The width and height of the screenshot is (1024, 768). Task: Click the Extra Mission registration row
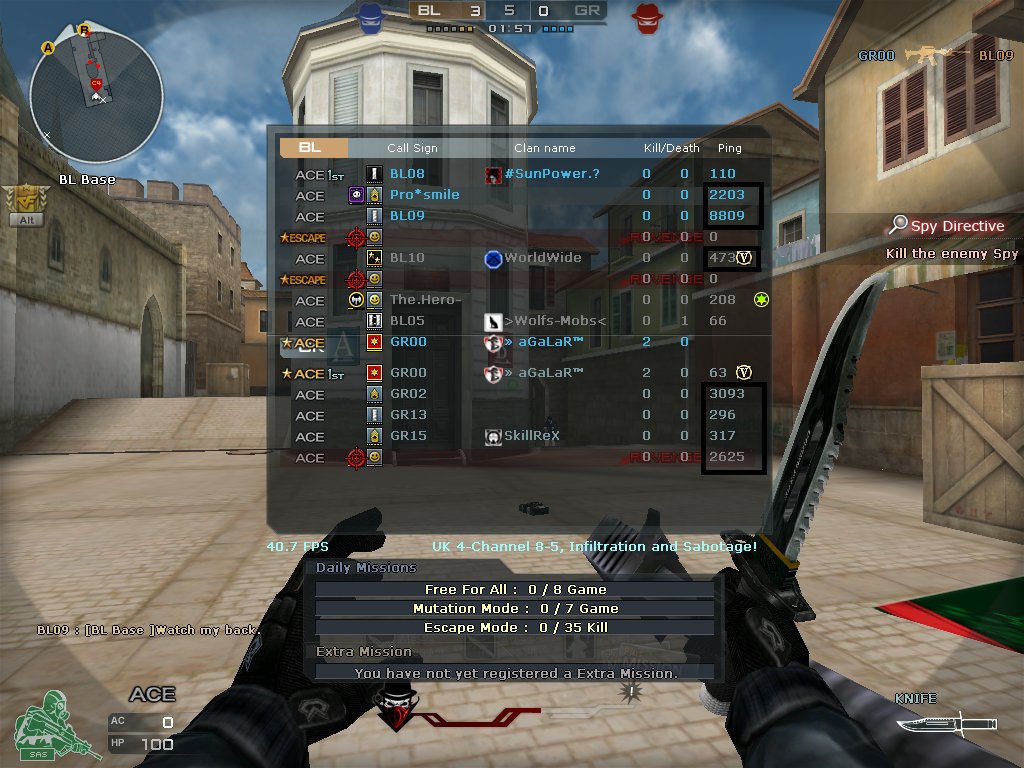(515, 673)
